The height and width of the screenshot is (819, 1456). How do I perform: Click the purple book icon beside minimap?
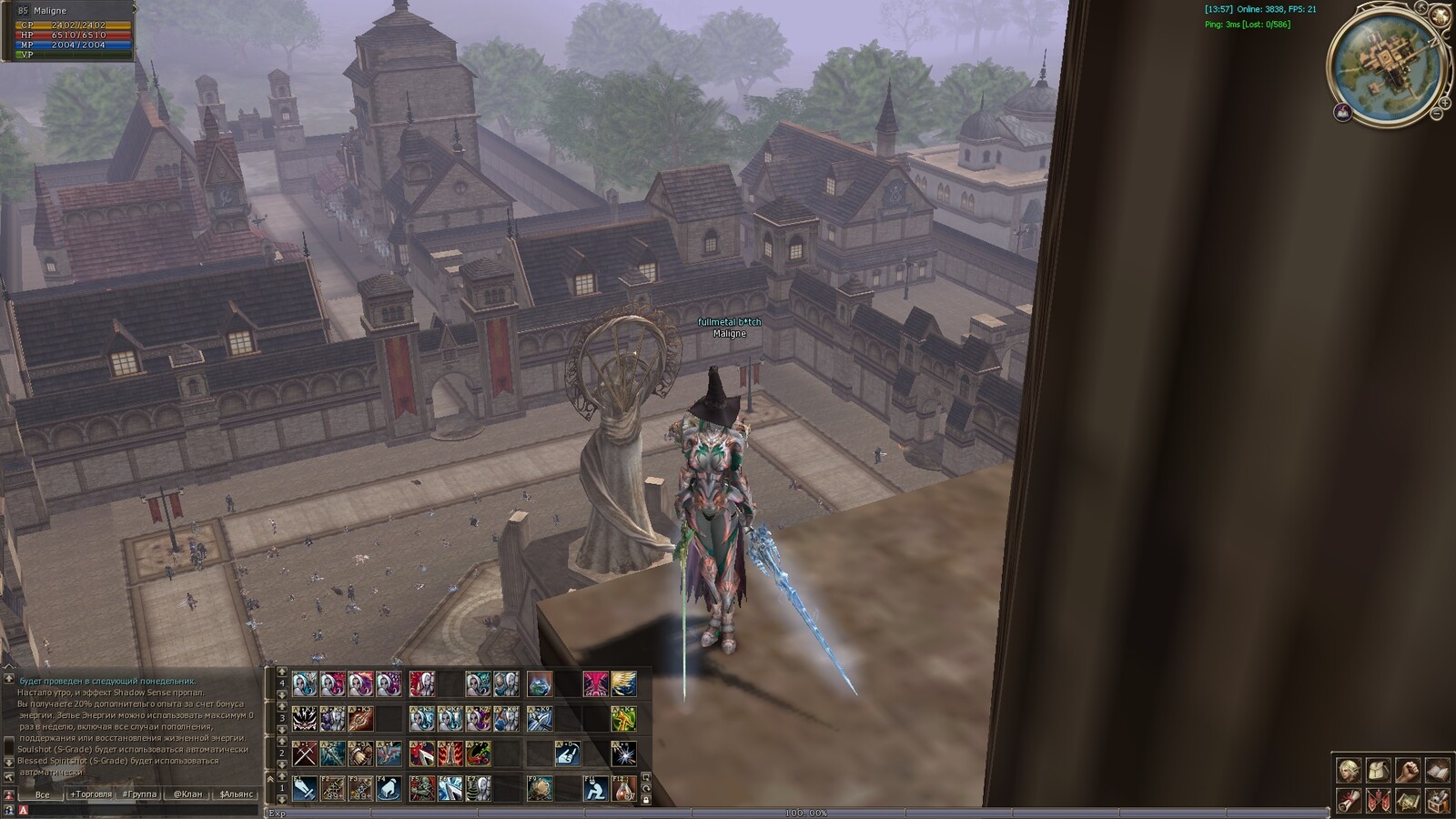(1342, 112)
